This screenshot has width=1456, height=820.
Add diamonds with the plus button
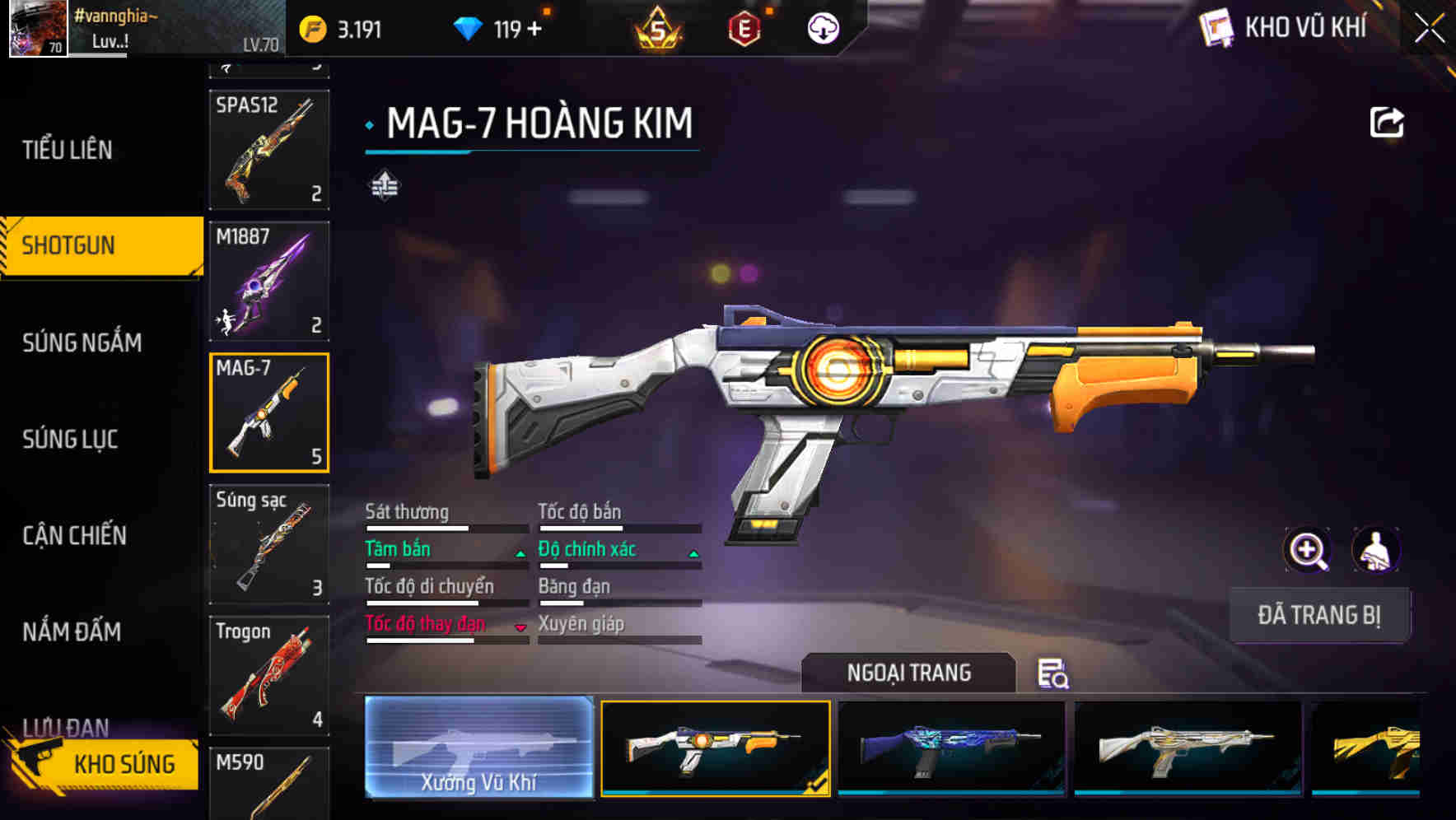(534, 29)
